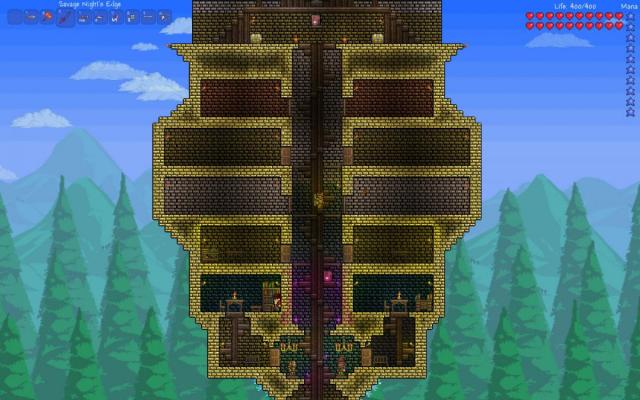Select the red molten tool hotbar slot
Viewport: 640px width, 400px height.
pyautogui.click(x=47, y=17)
